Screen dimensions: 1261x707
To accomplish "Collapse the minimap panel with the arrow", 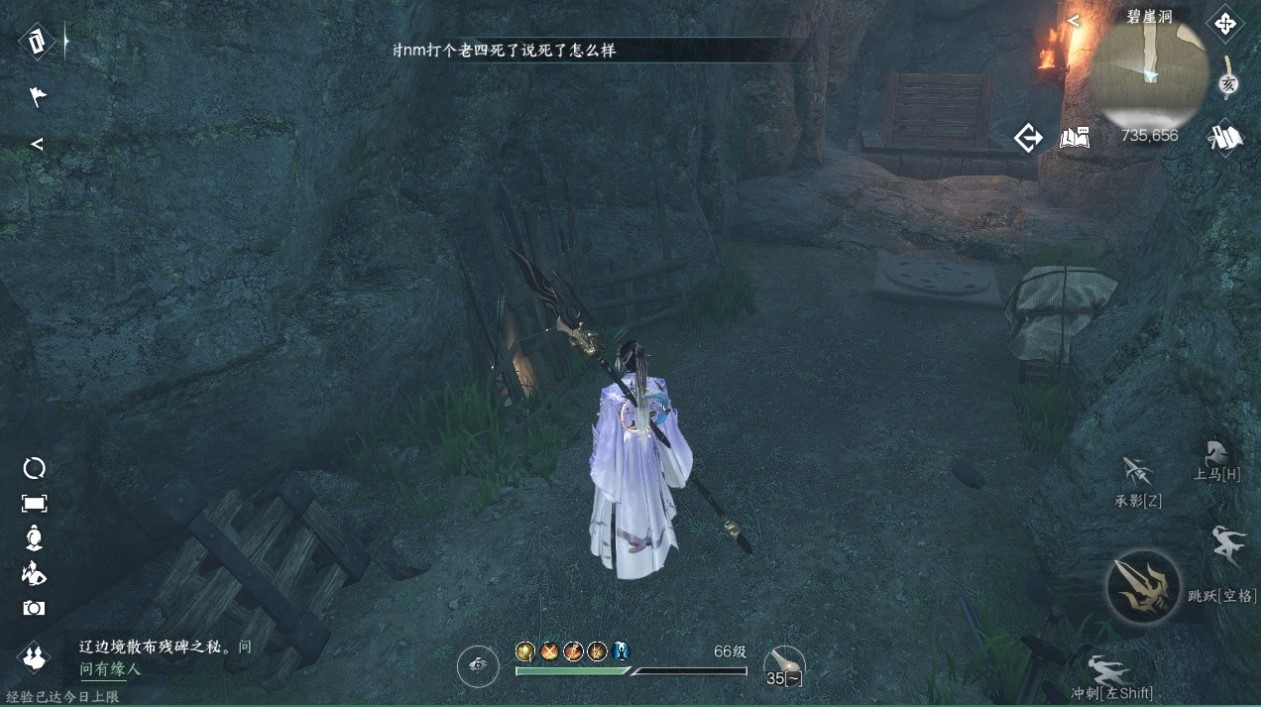I will tap(1073, 20).
